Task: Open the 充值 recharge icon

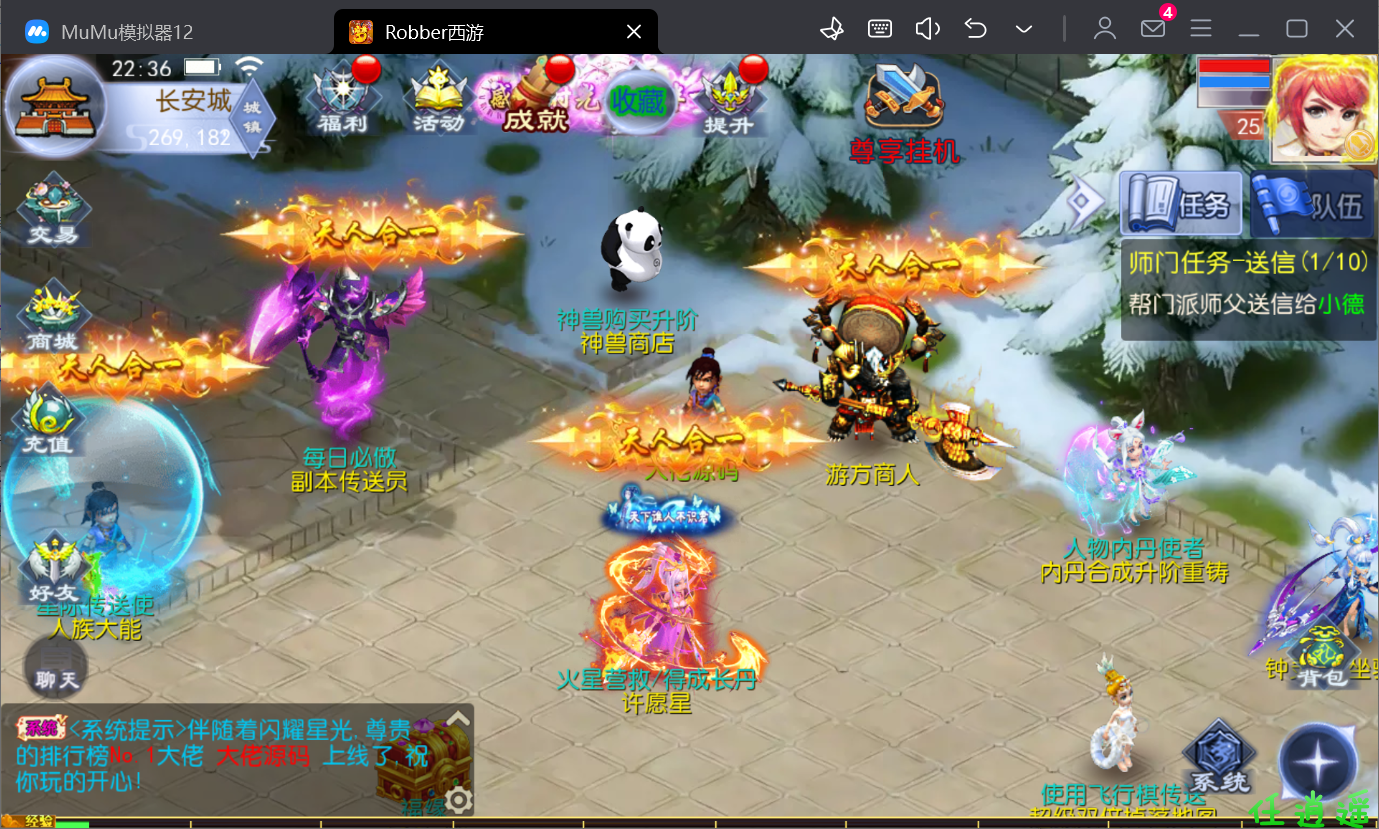Action: (49, 421)
